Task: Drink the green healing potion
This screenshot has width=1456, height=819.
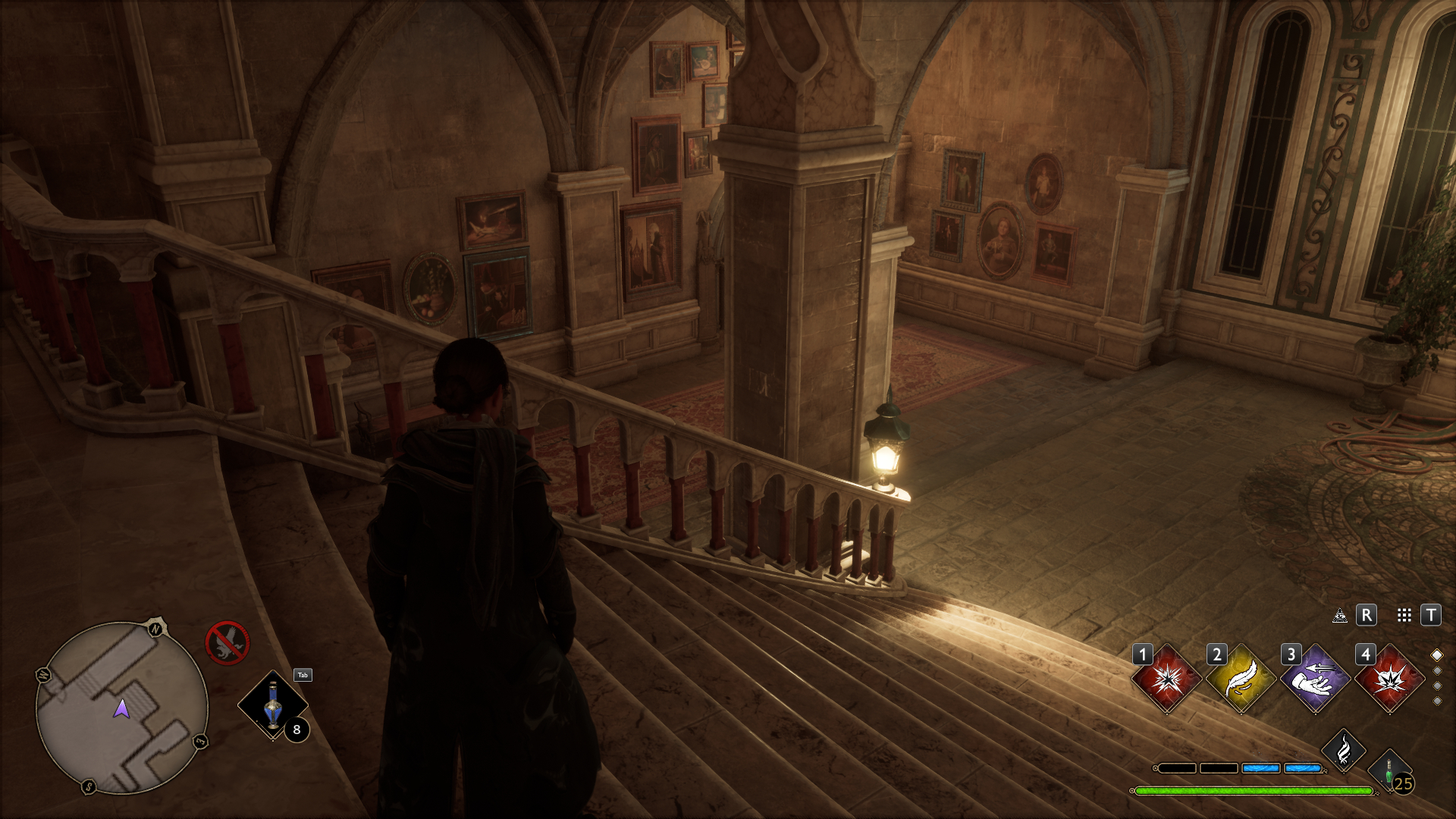Action: pos(1390,772)
